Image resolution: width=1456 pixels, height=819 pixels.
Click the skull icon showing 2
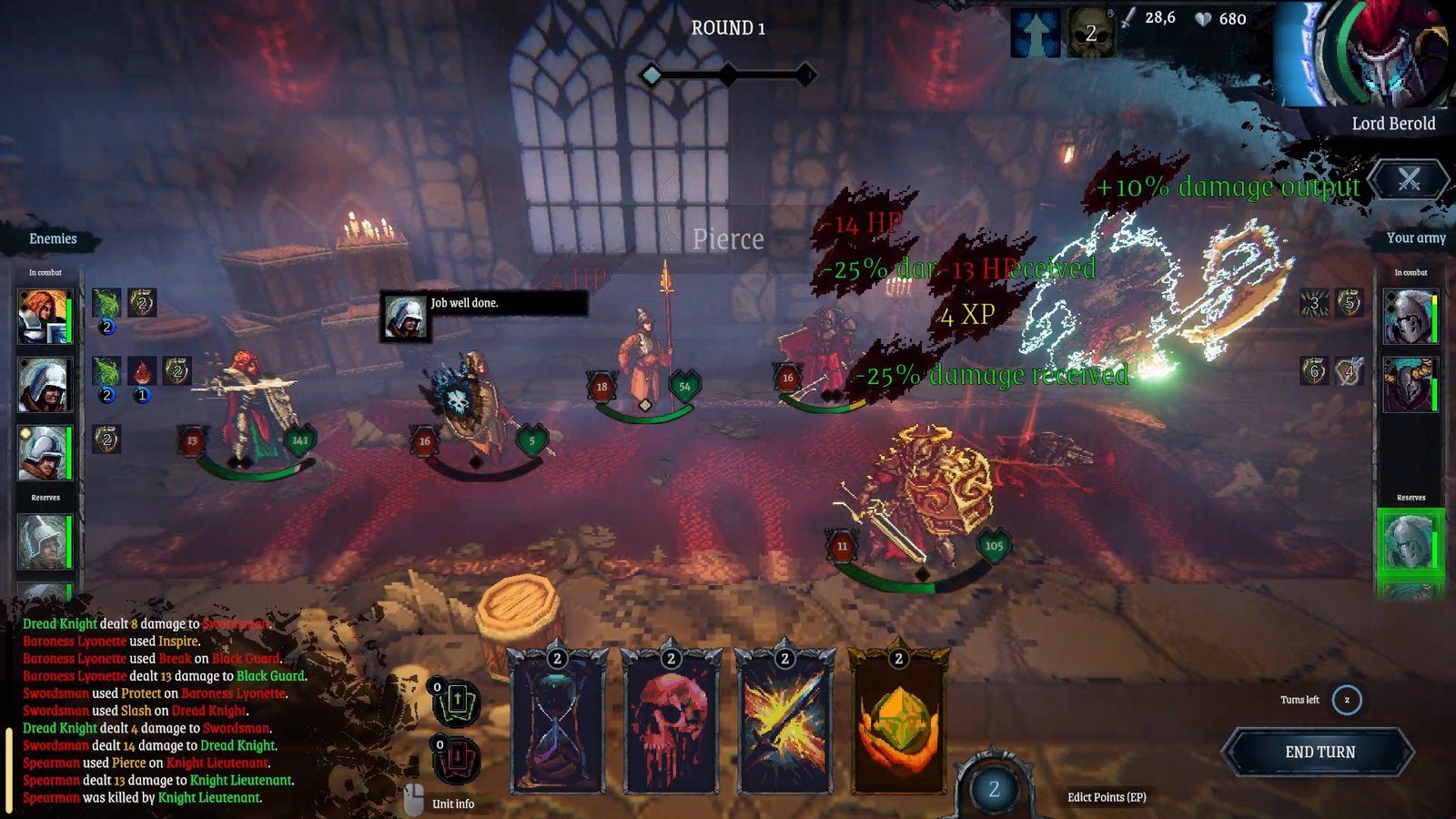1090,35
